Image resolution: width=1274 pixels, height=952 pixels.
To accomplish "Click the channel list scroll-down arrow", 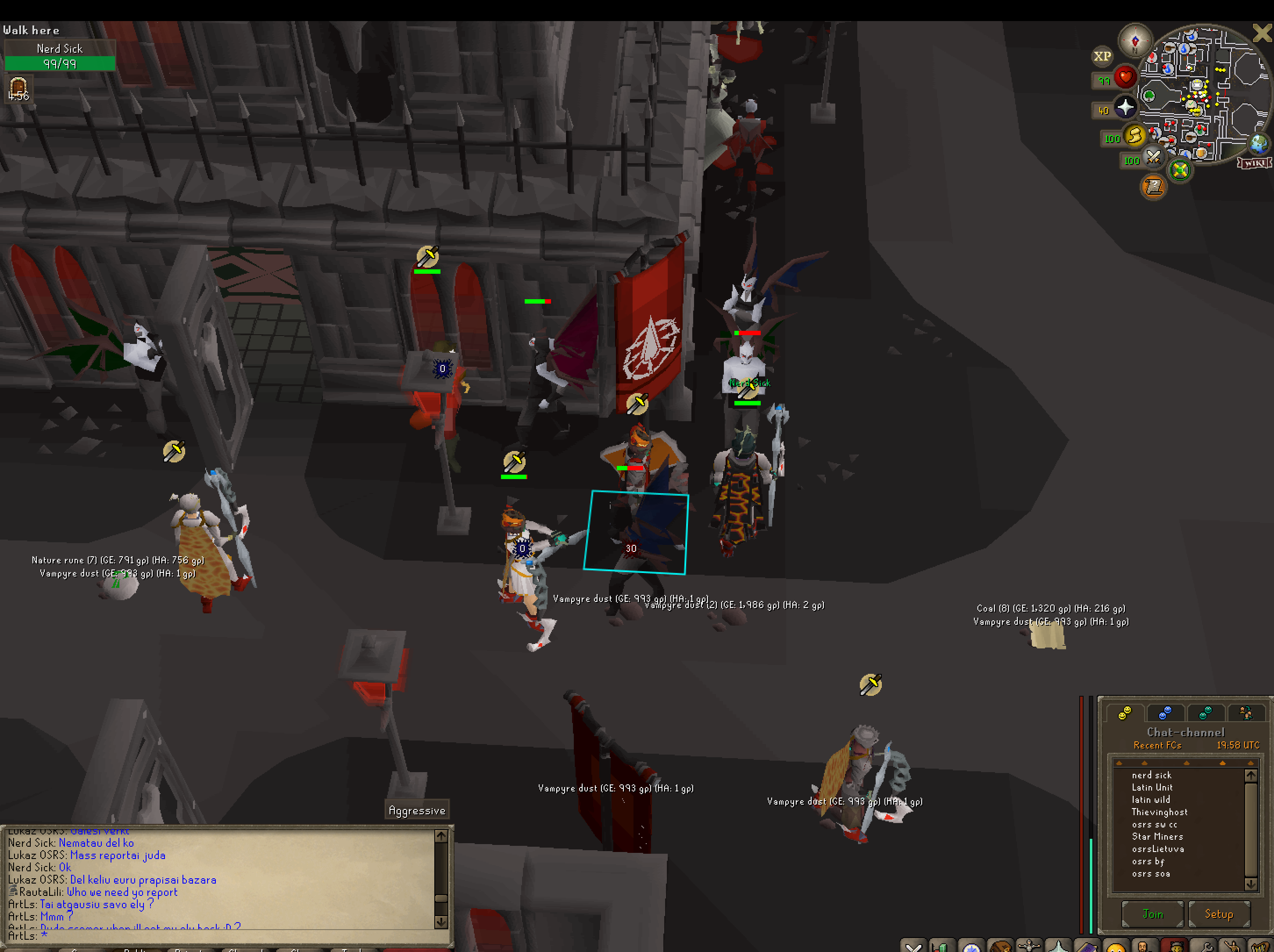I will pyautogui.click(x=1250, y=884).
